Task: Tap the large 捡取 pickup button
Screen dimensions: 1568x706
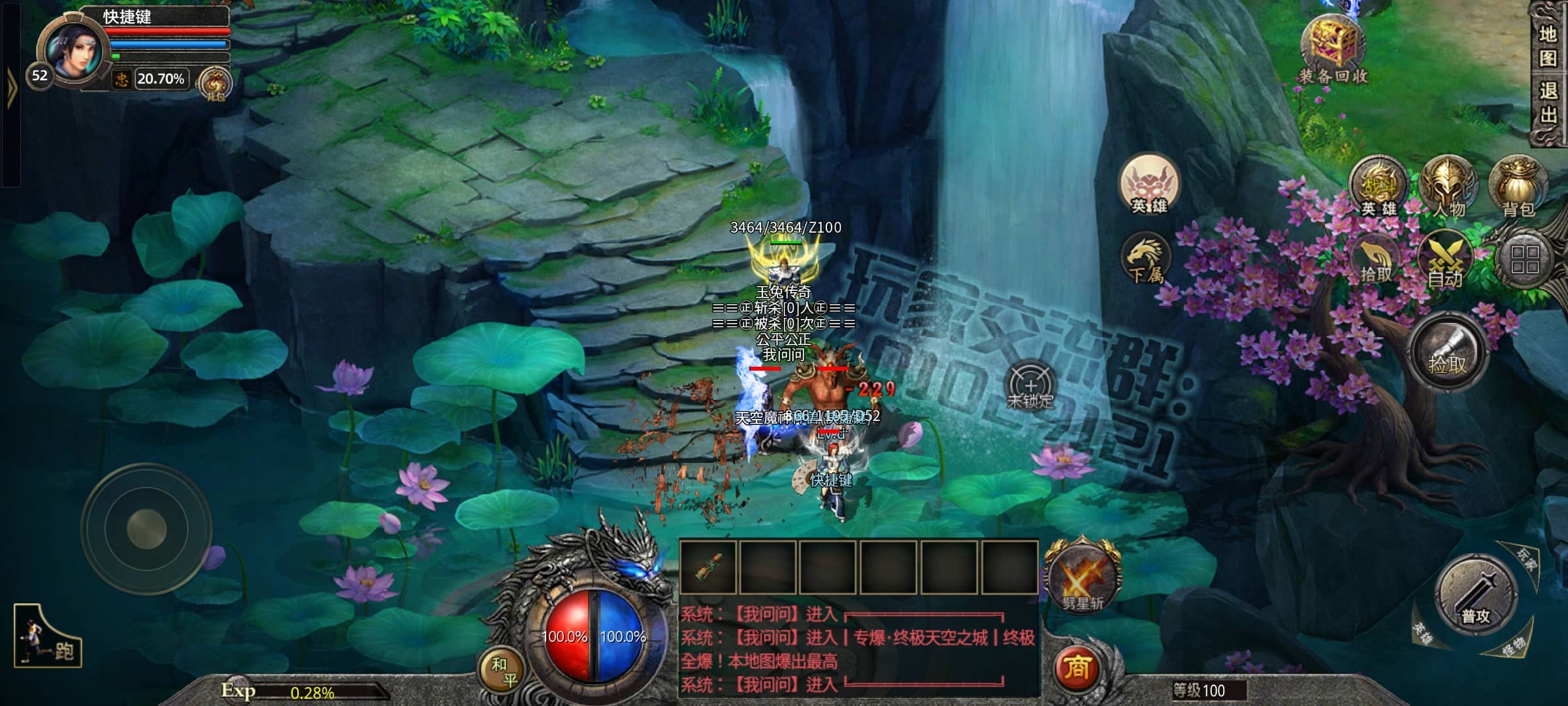Action: click(x=1447, y=353)
